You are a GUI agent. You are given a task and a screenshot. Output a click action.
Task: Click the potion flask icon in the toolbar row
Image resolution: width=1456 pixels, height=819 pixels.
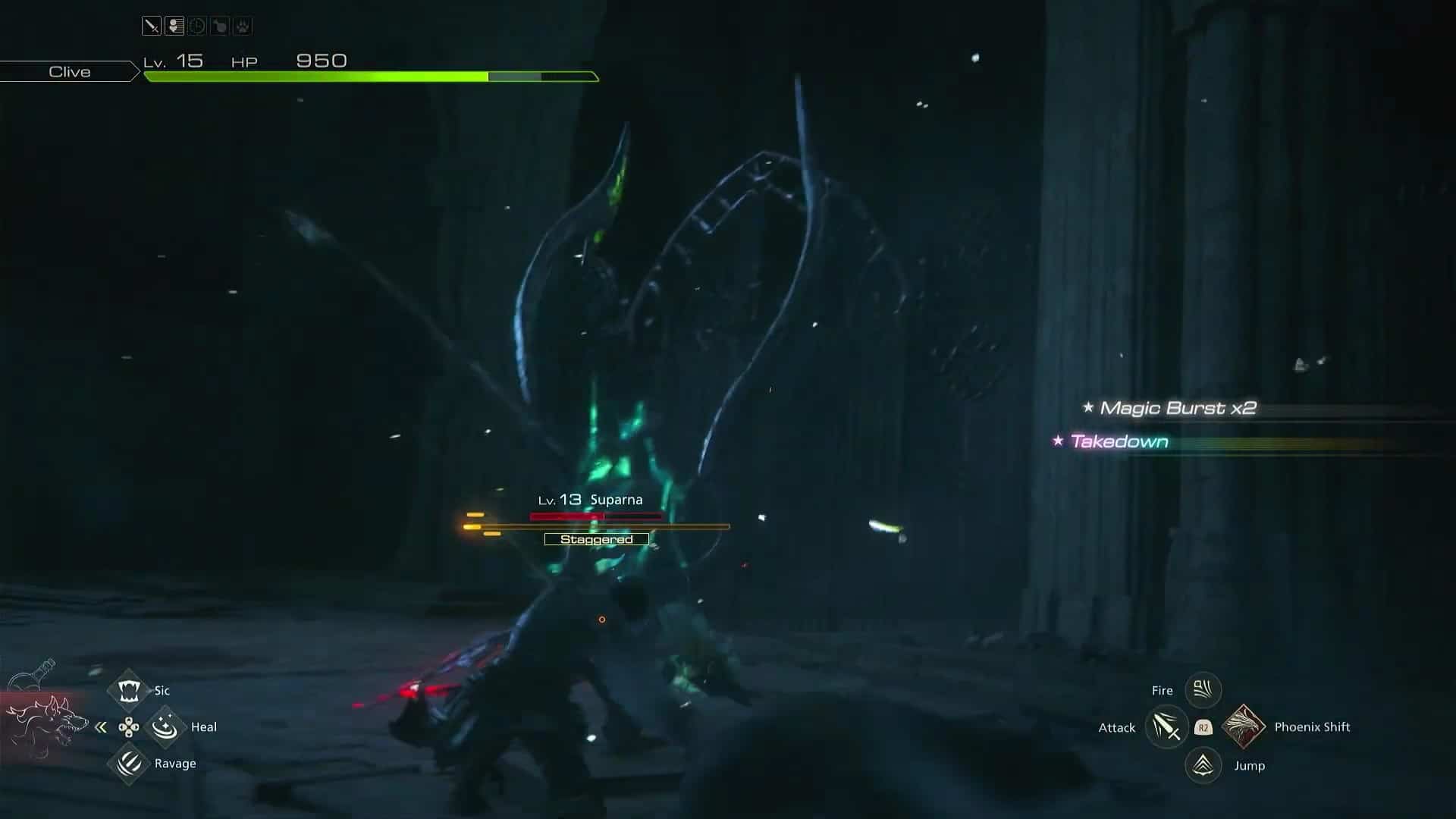pos(218,25)
